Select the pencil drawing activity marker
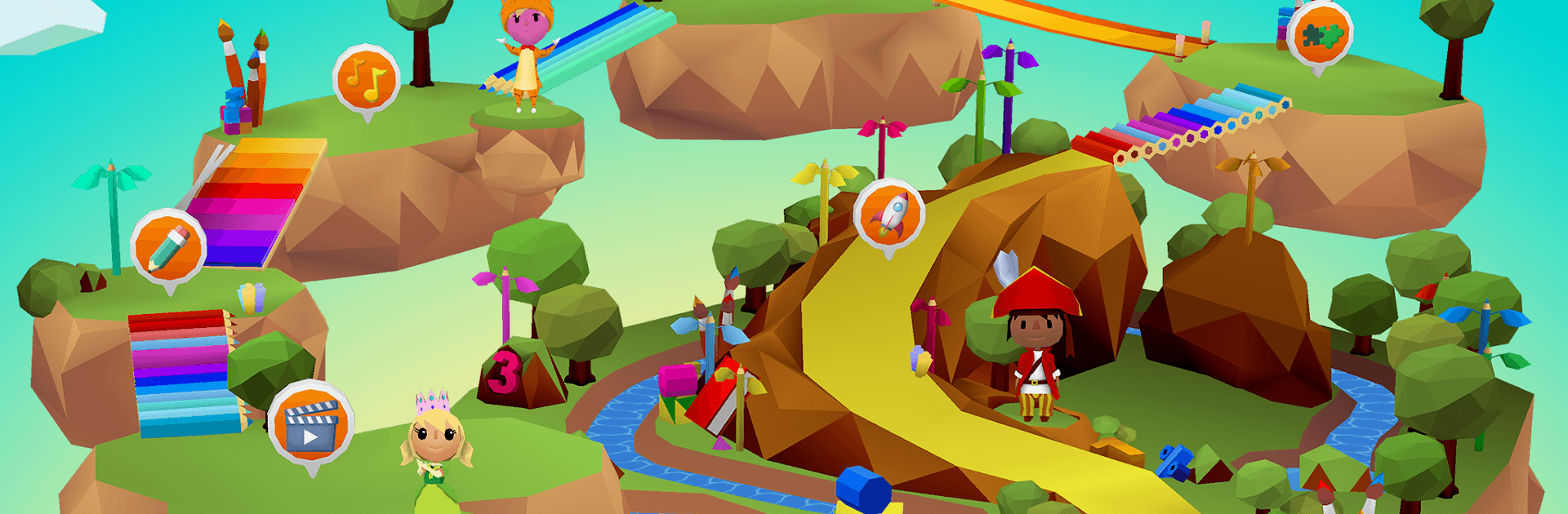The width and height of the screenshot is (1568, 514). pos(168,246)
